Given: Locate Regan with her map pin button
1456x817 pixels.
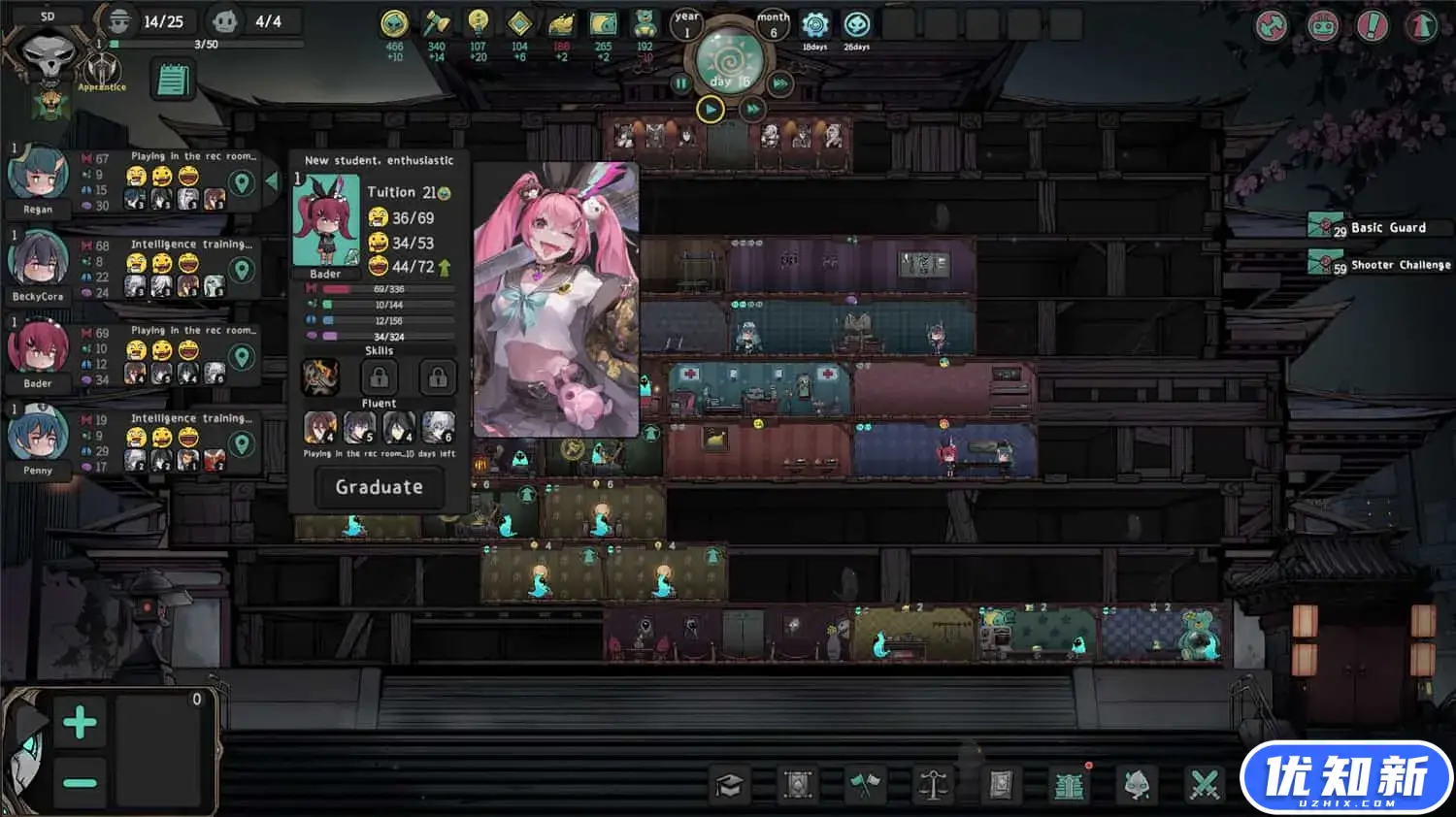Looking at the screenshot, I should point(242,182).
